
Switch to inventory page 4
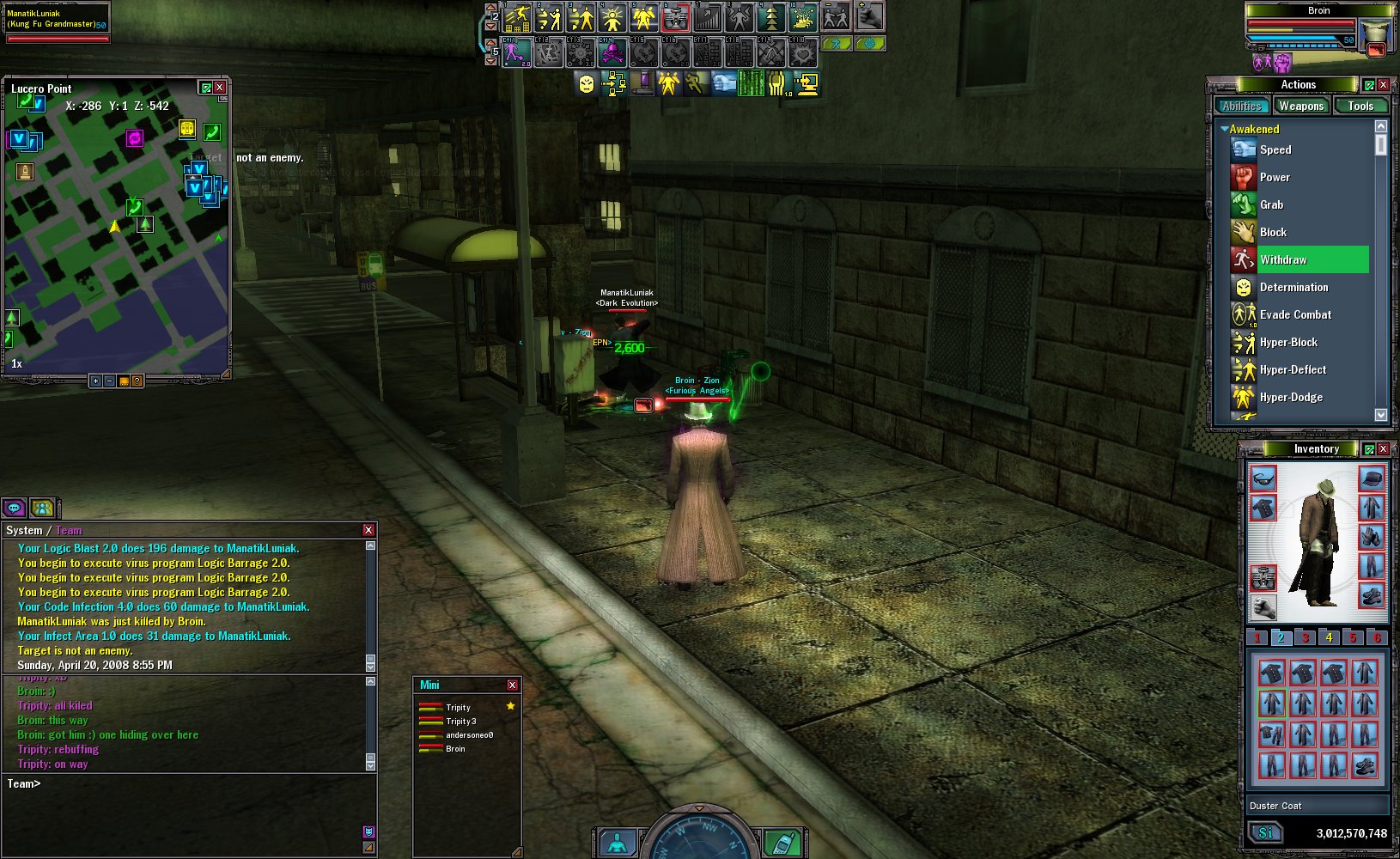point(1329,637)
